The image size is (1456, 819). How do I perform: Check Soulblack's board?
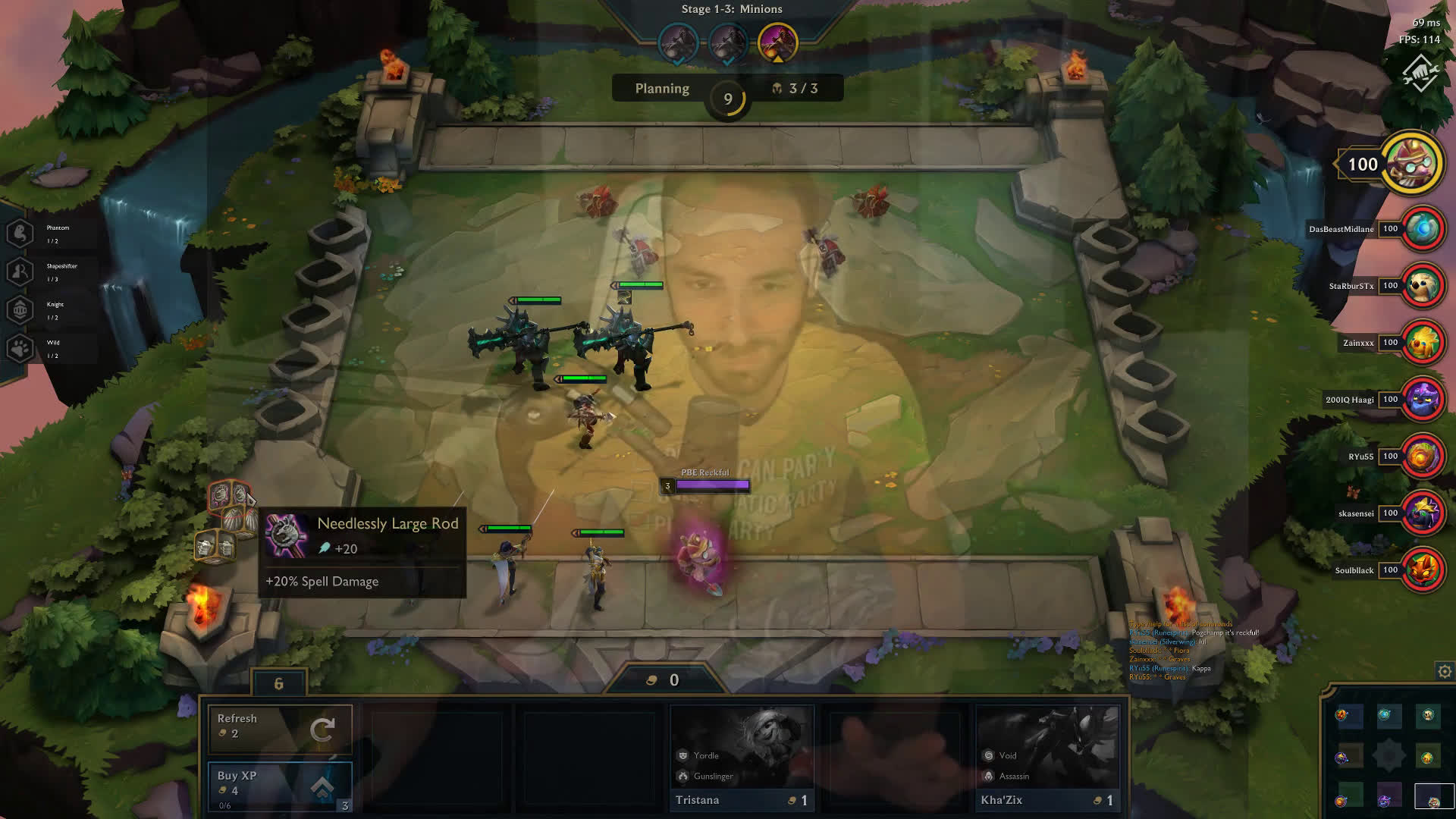(x=1422, y=570)
